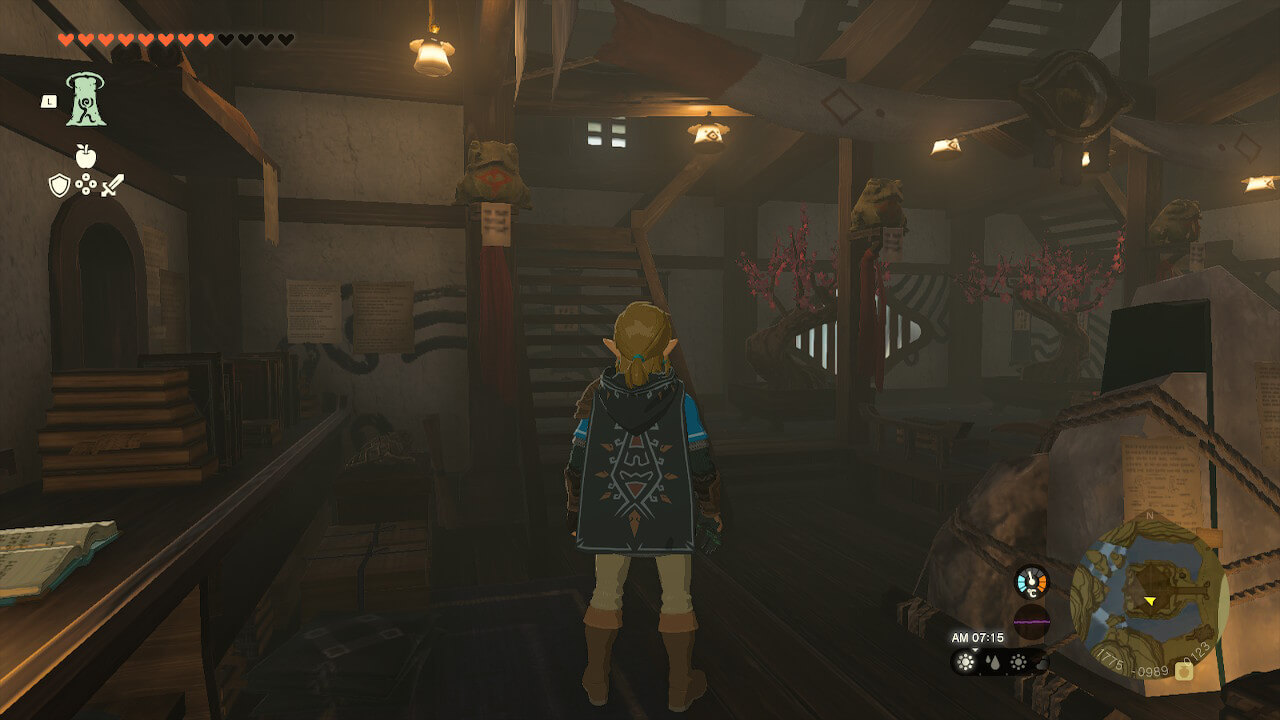This screenshot has width=1280, height=720.
Task: Click the temperature gauge icon
Action: click(x=1031, y=582)
